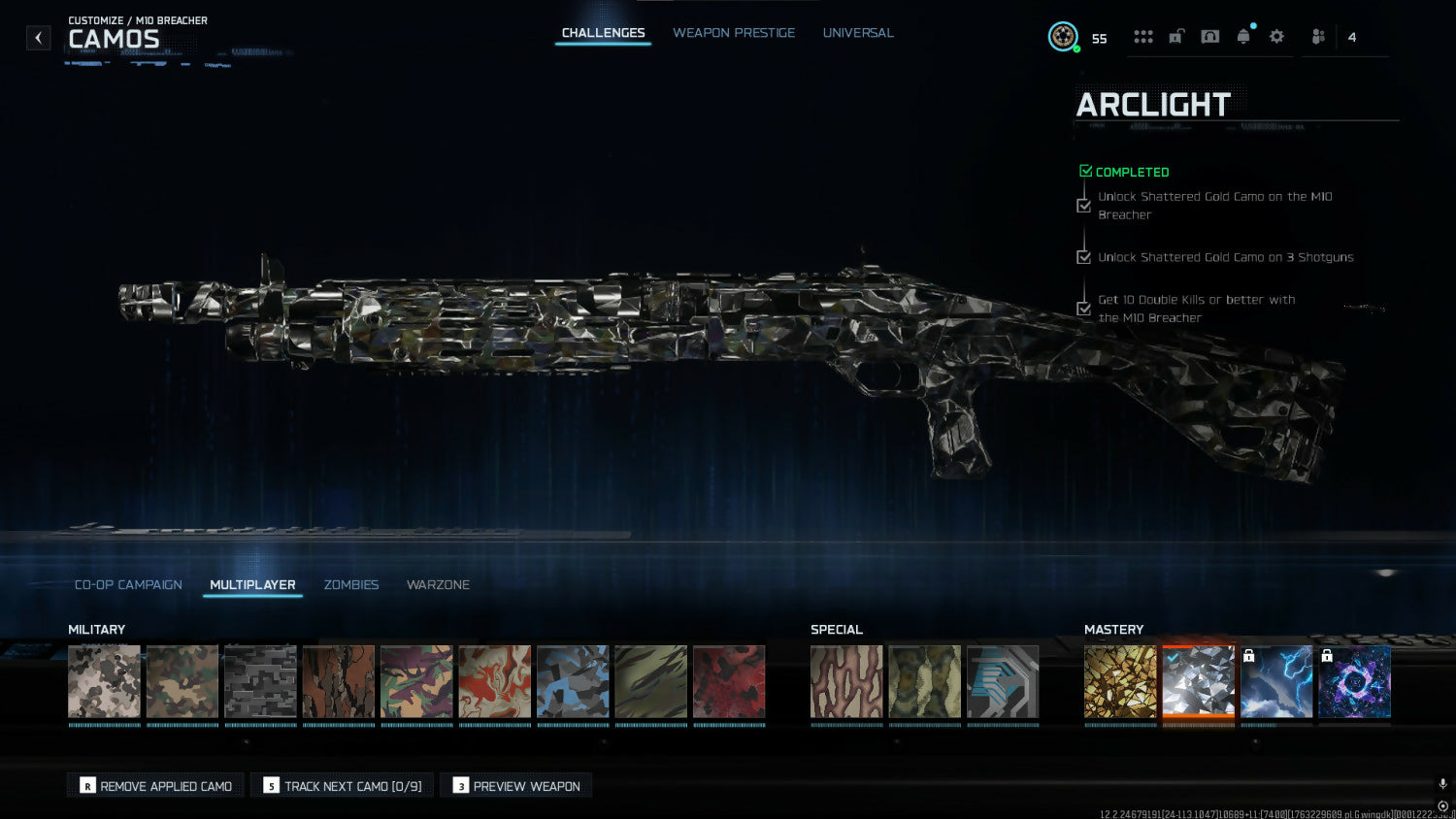Select the Challenges tab

pyautogui.click(x=603, y=33)
